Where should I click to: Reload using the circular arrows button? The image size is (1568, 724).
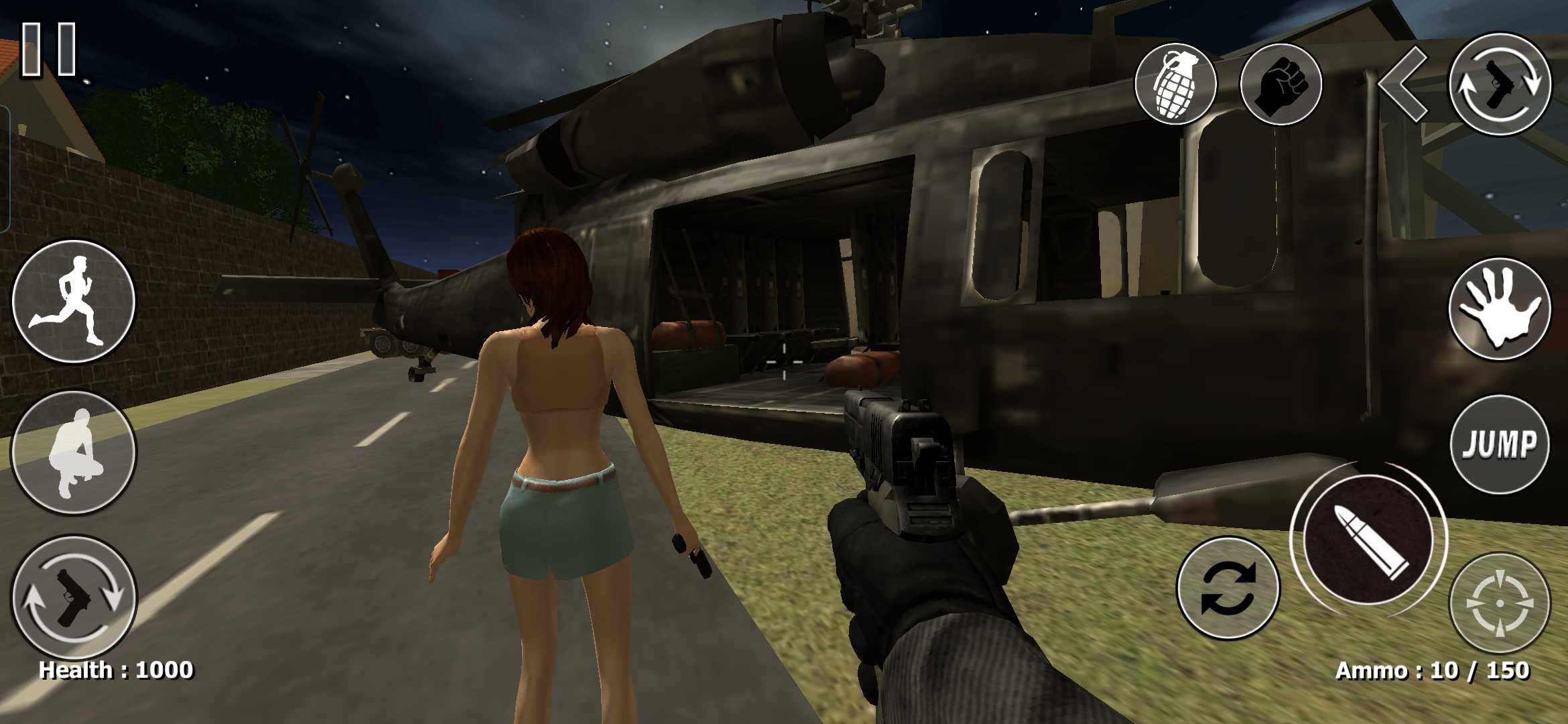(x=1228, y=588)
